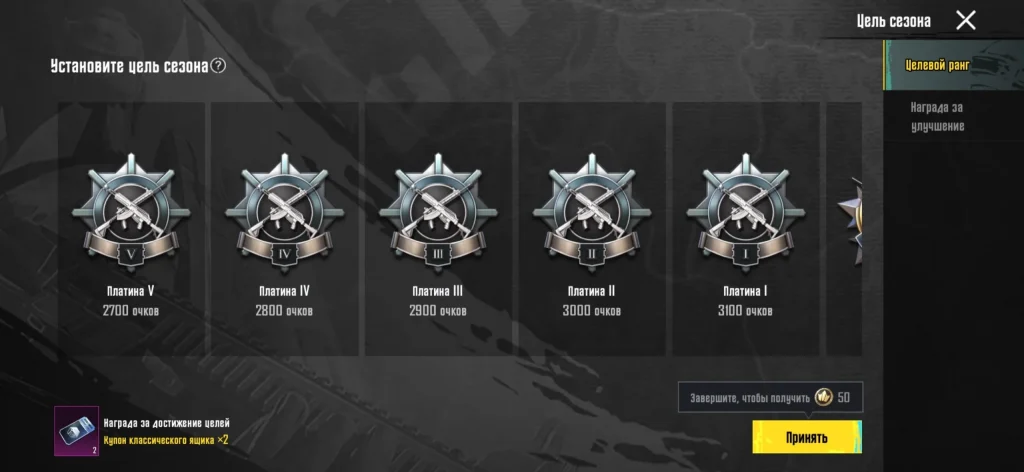Choose the Платина I rank card
Image resolution: width=1024 pixels, height=472 pixels.
click(x=745, y=230)
